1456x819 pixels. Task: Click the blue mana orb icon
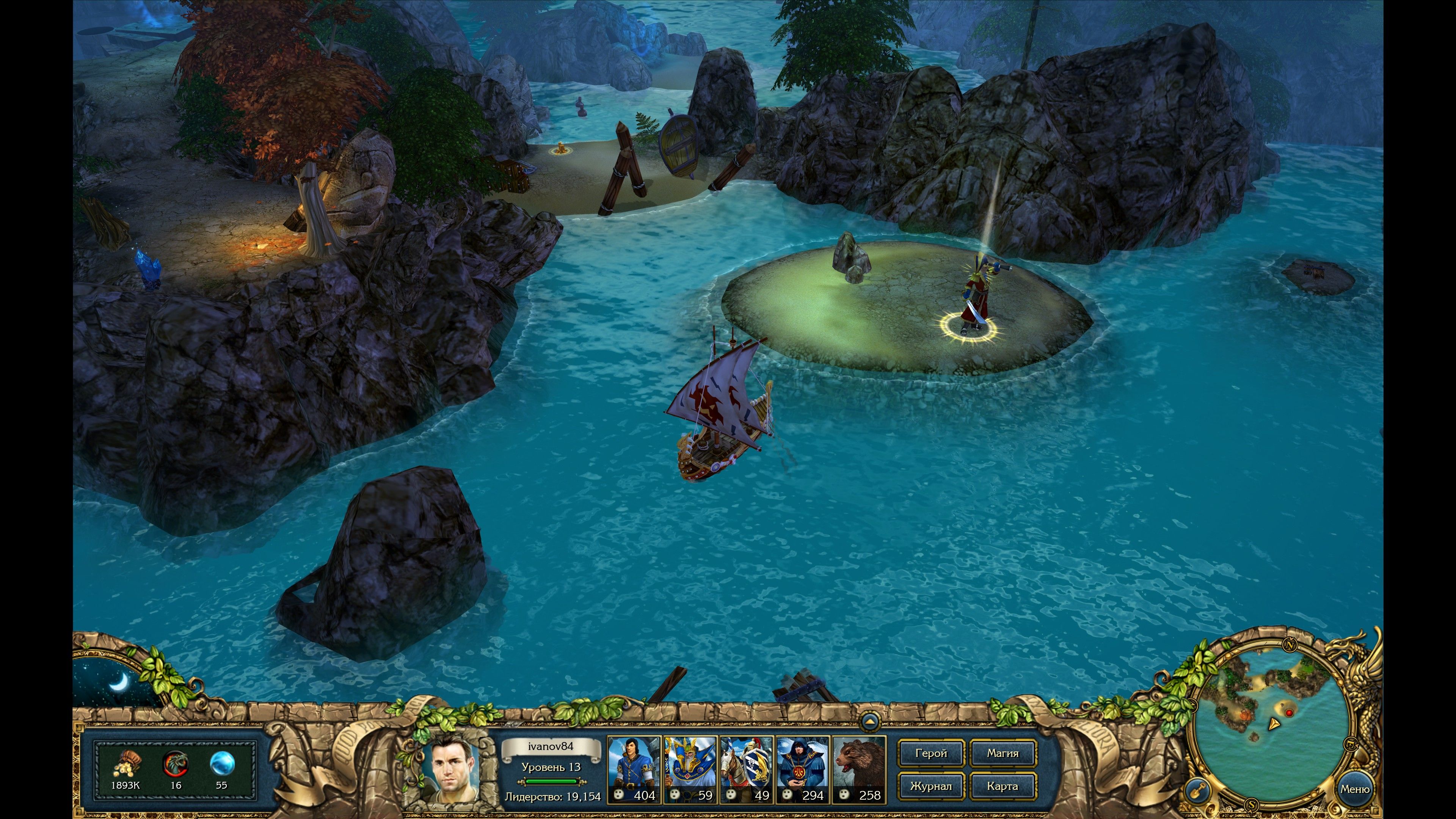tap(221, 765)
